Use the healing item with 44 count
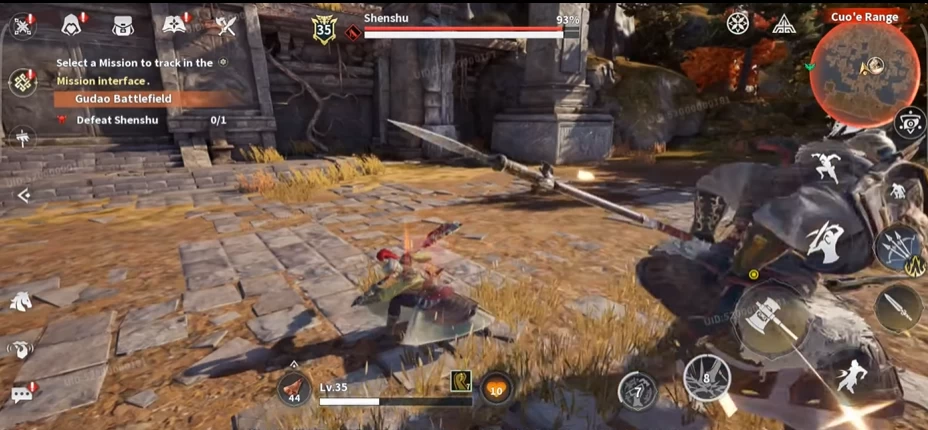Image resolution: width=928 pixels, height=430 pixels. (294, 388)
